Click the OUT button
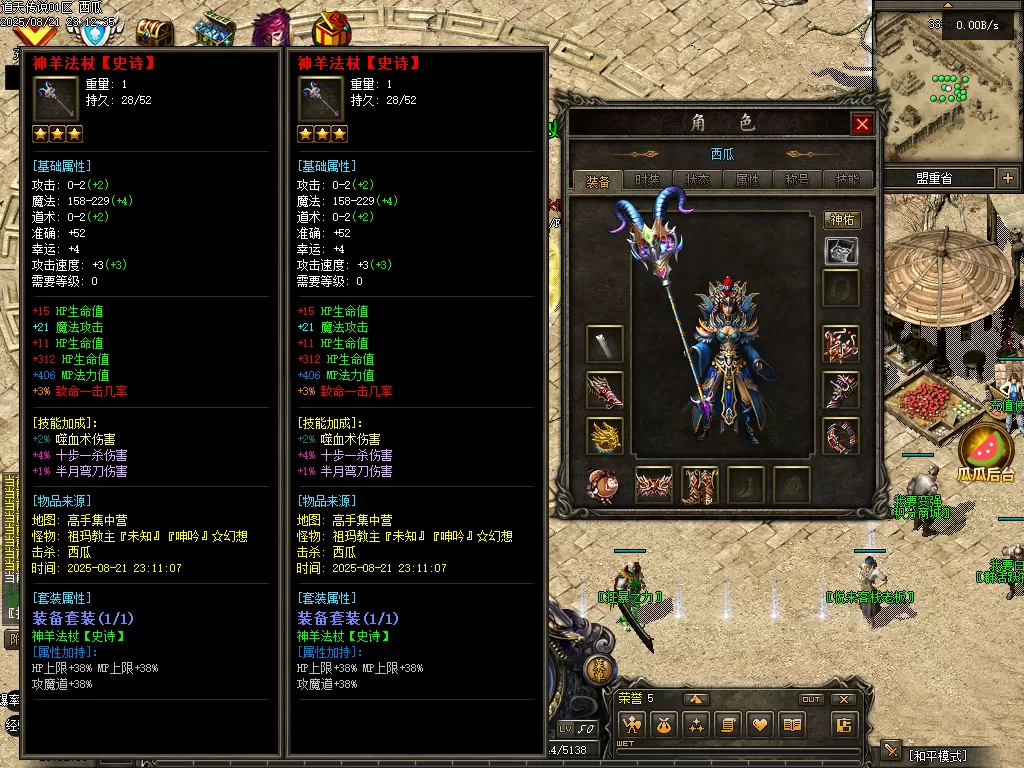 pyautogui.click(x=811, y=699)
